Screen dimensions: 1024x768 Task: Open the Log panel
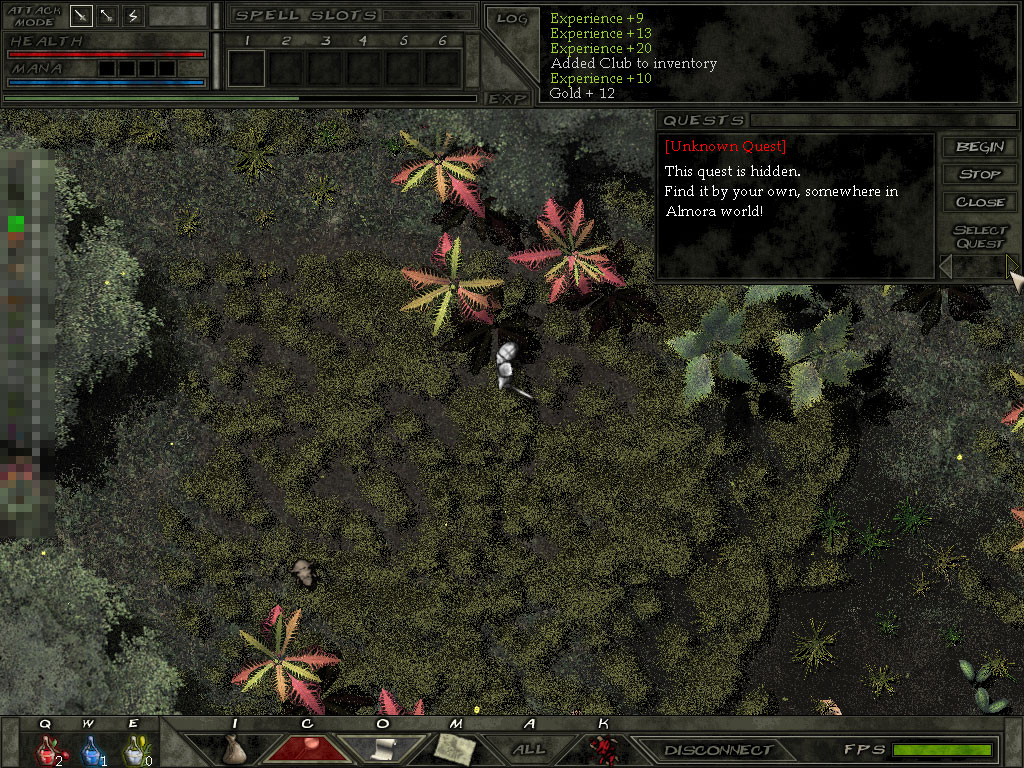[x=511, y=18]
